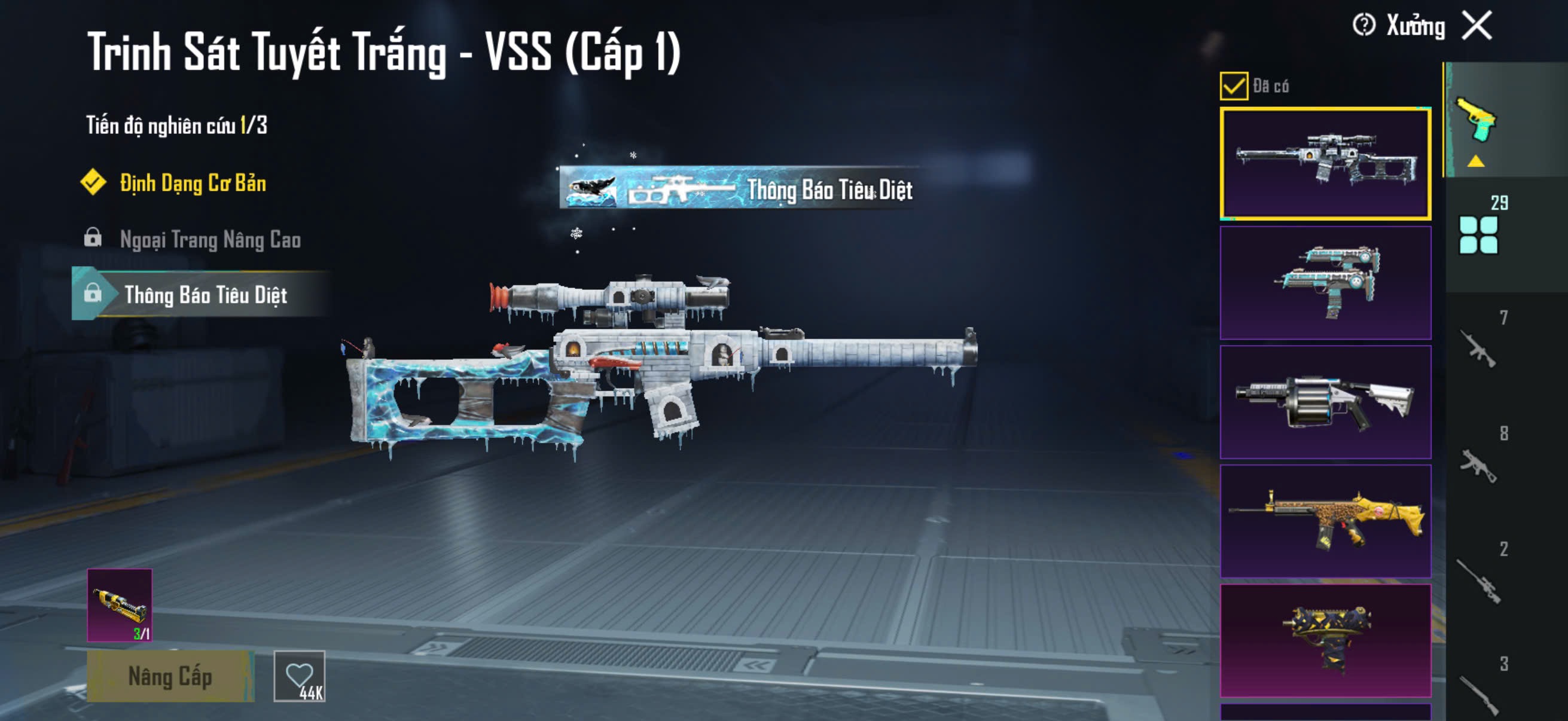Image resolution: width=1568 pixels, height=721 pixels.
Task: Open the Xưởng help question-mark icon
Action: pos(1363,26)
